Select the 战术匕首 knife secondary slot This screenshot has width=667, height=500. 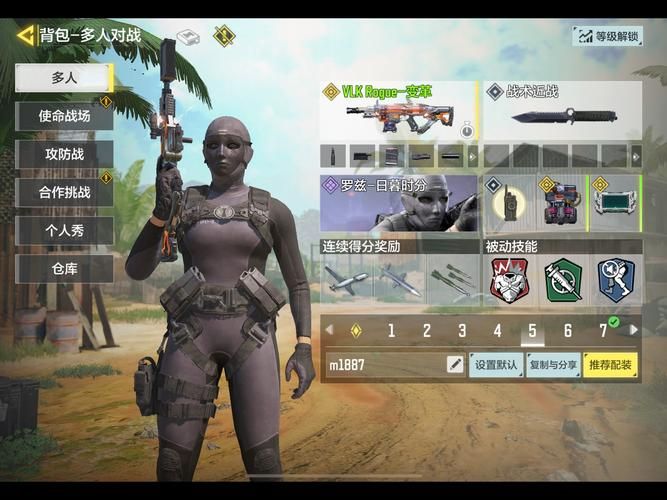coord(562,112)
